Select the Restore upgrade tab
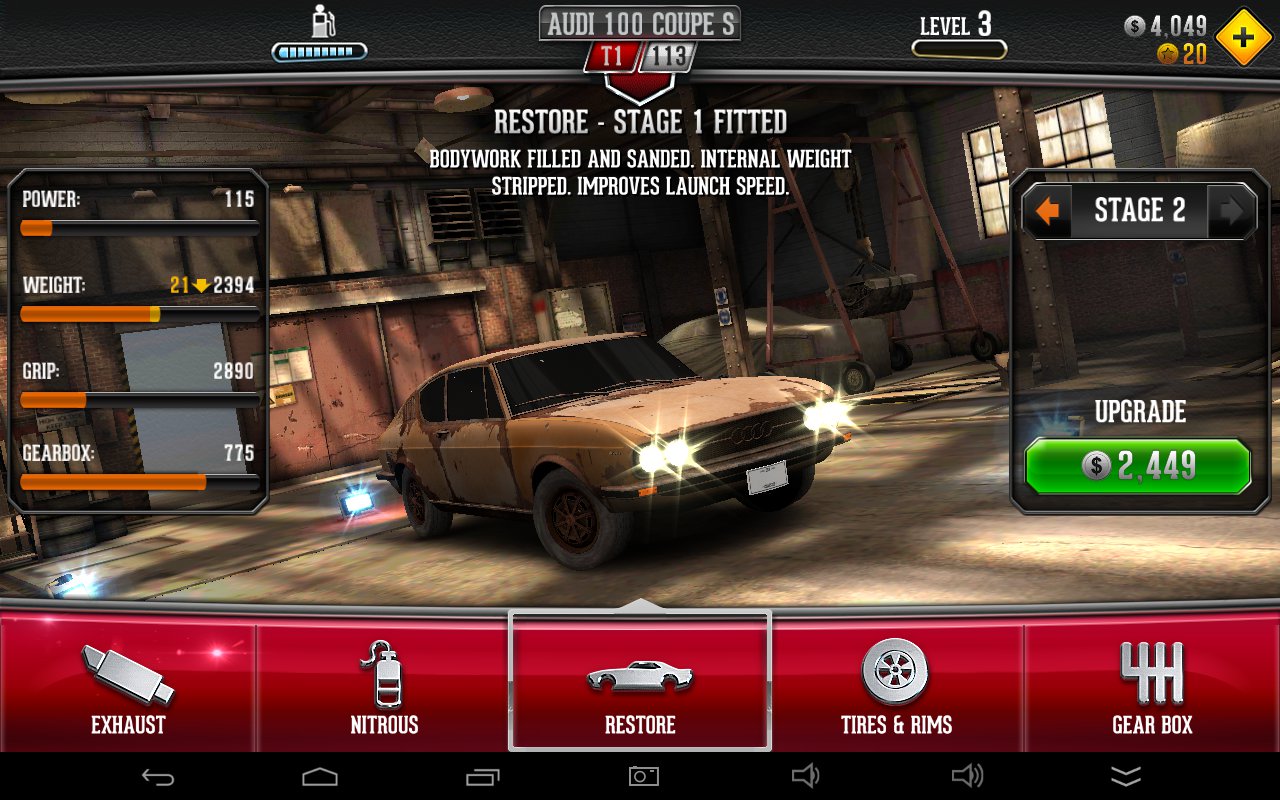This screenshot has width=1280, height=800. point(640,687)
